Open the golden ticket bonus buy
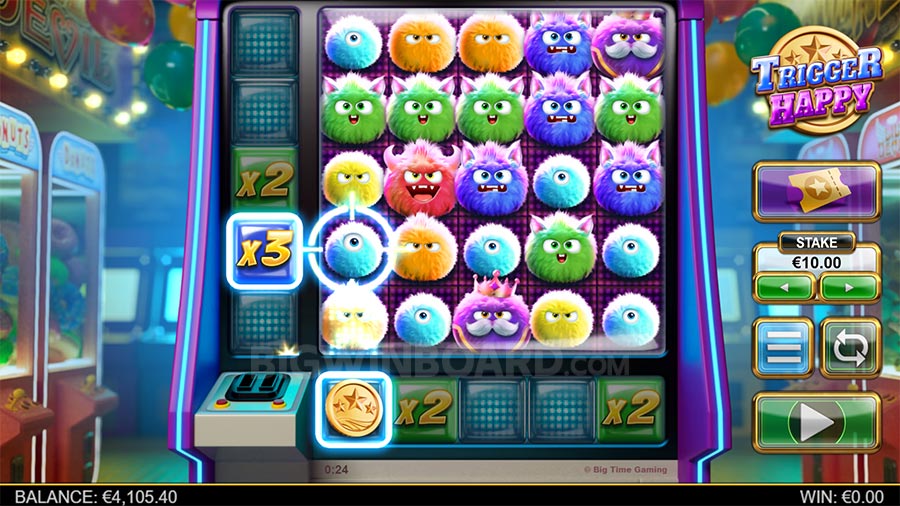900x506 pixels. tap(816, 190)
